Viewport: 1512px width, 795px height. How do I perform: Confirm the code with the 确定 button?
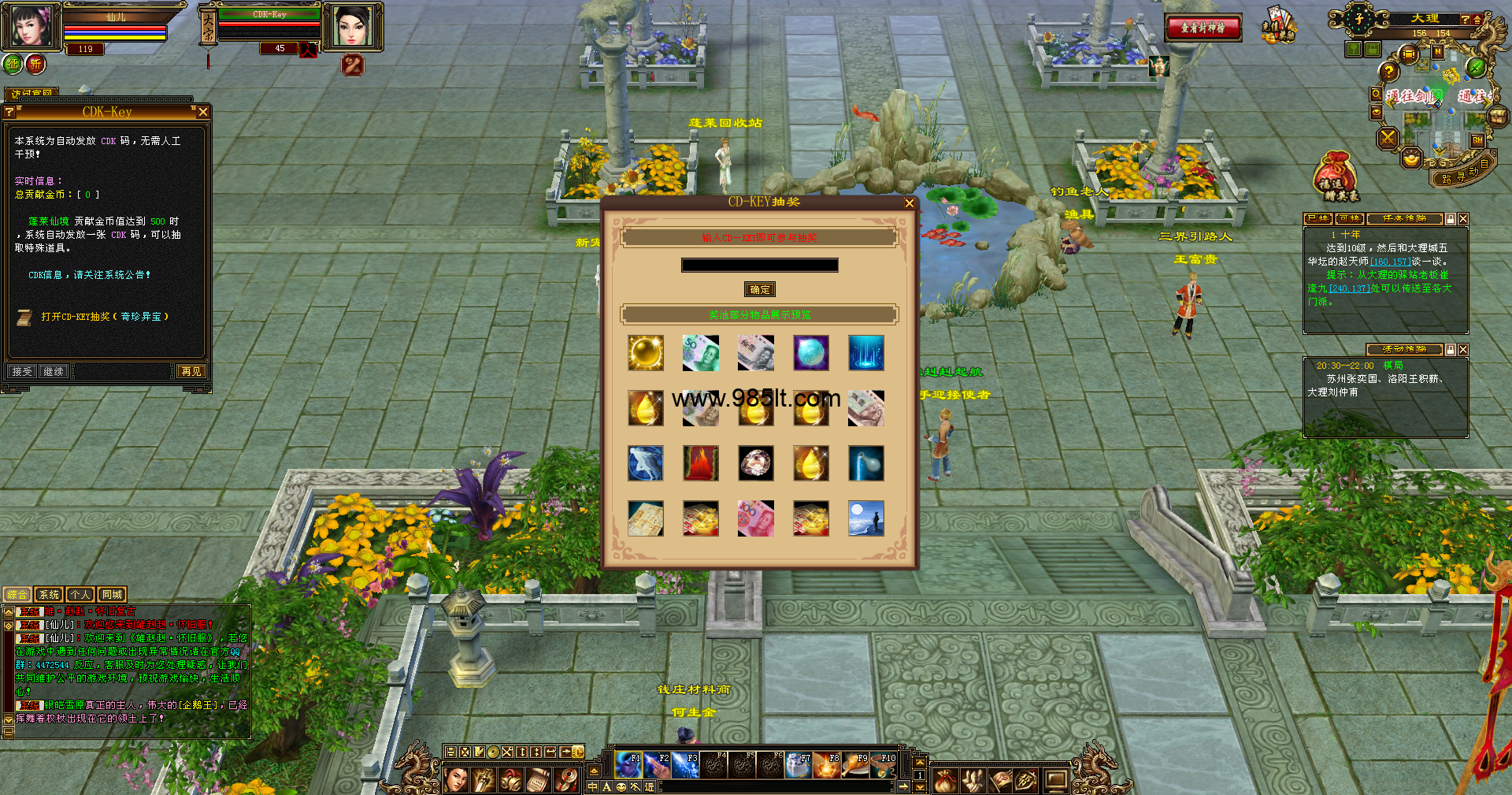(760, 290)
